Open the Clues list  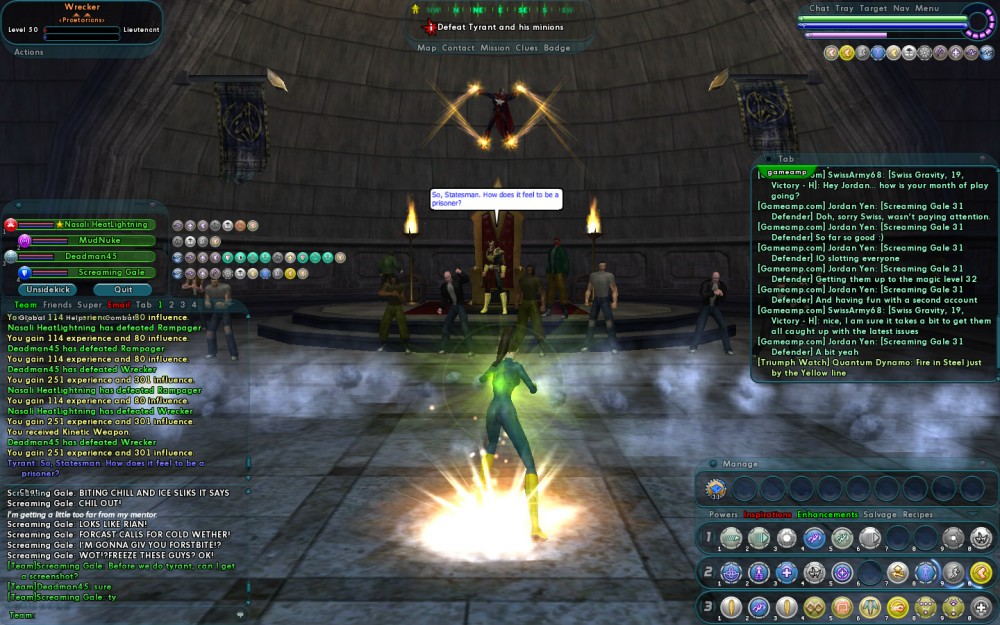[x=527, y=48]
